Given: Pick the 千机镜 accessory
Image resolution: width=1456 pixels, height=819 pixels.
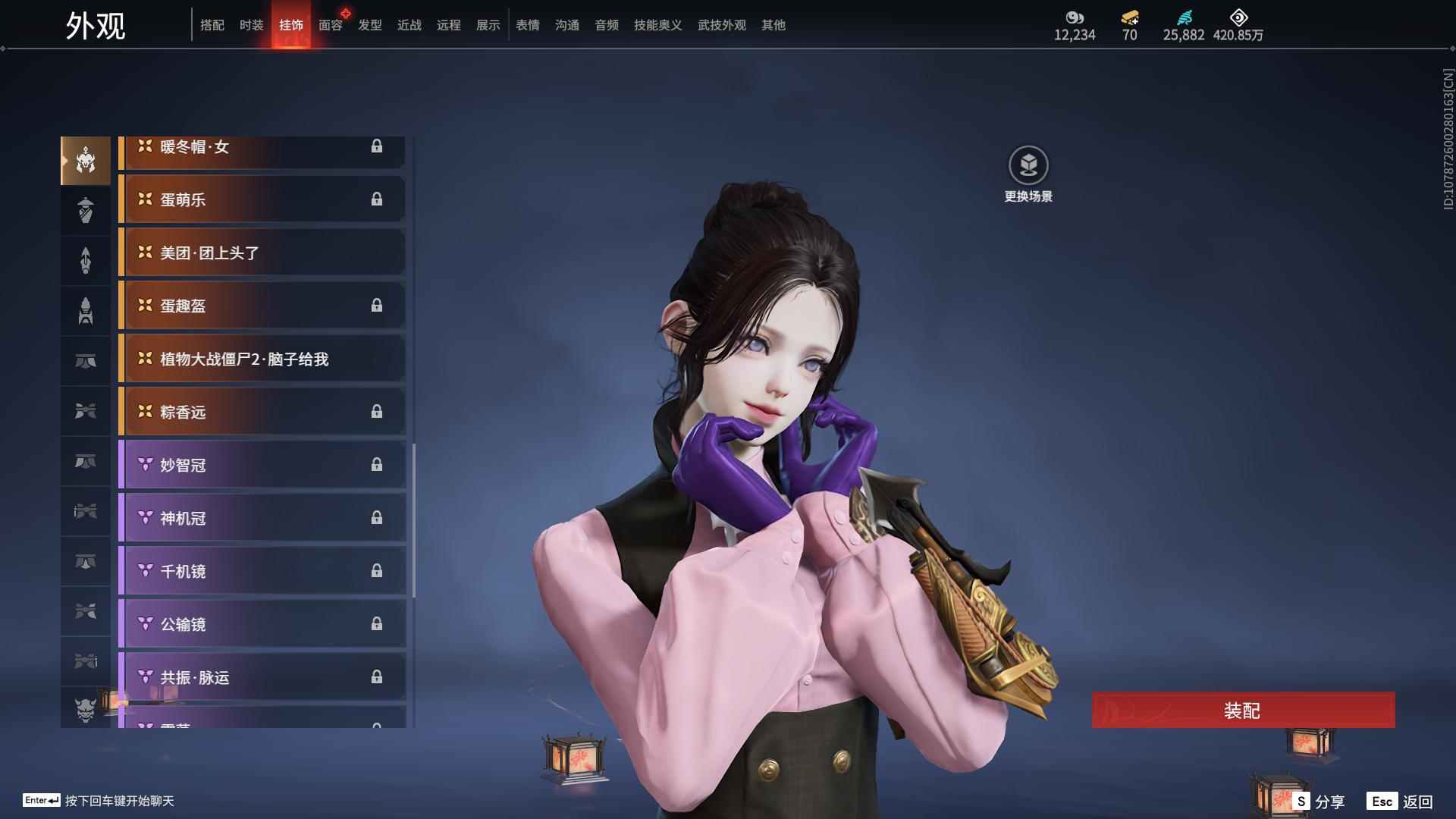Looking at the screenshot, I should coord(262,571).
